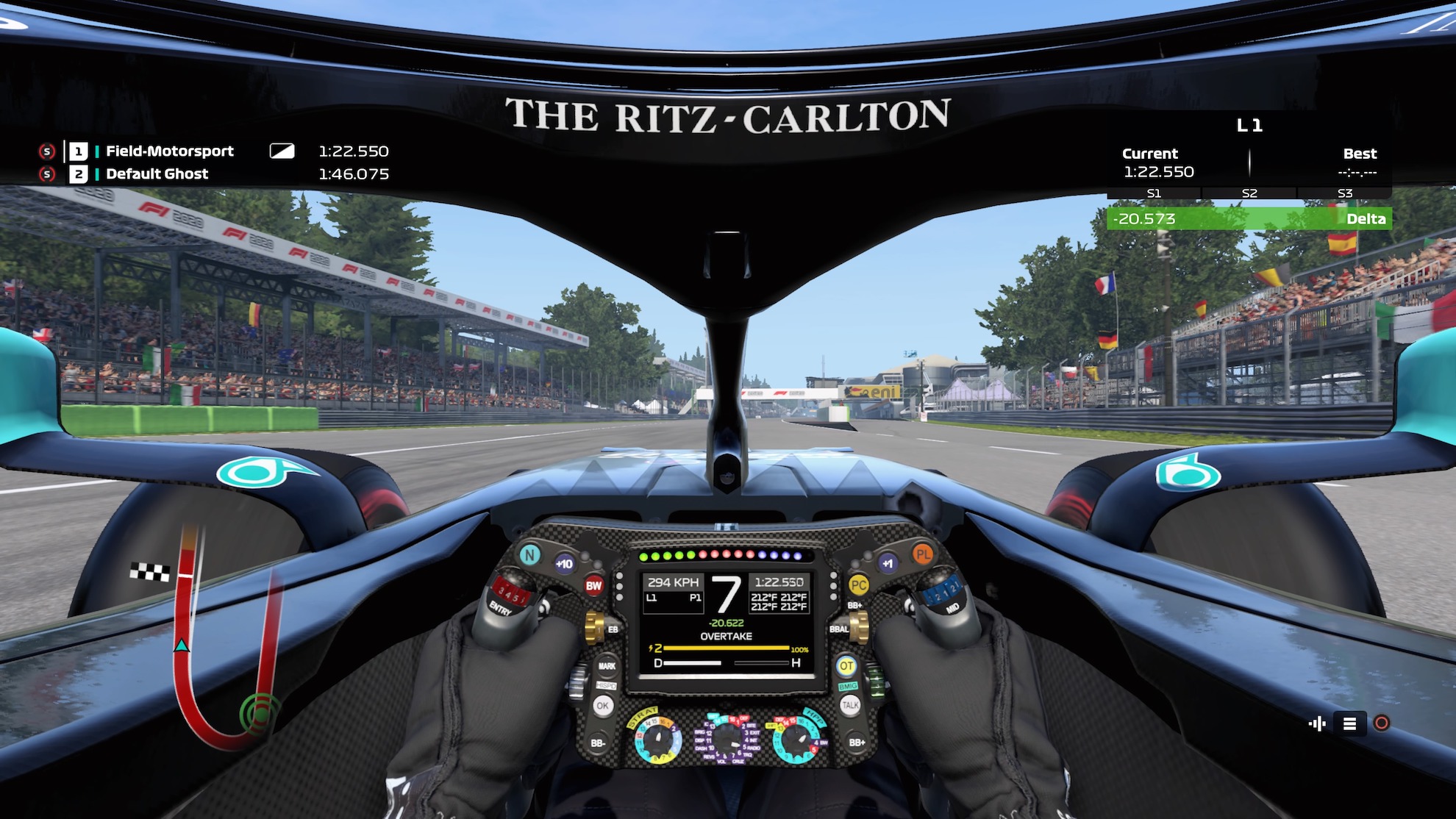Click the audio levels icon bottom right
Viewport: 1456px width, 819px height.
1318,723
